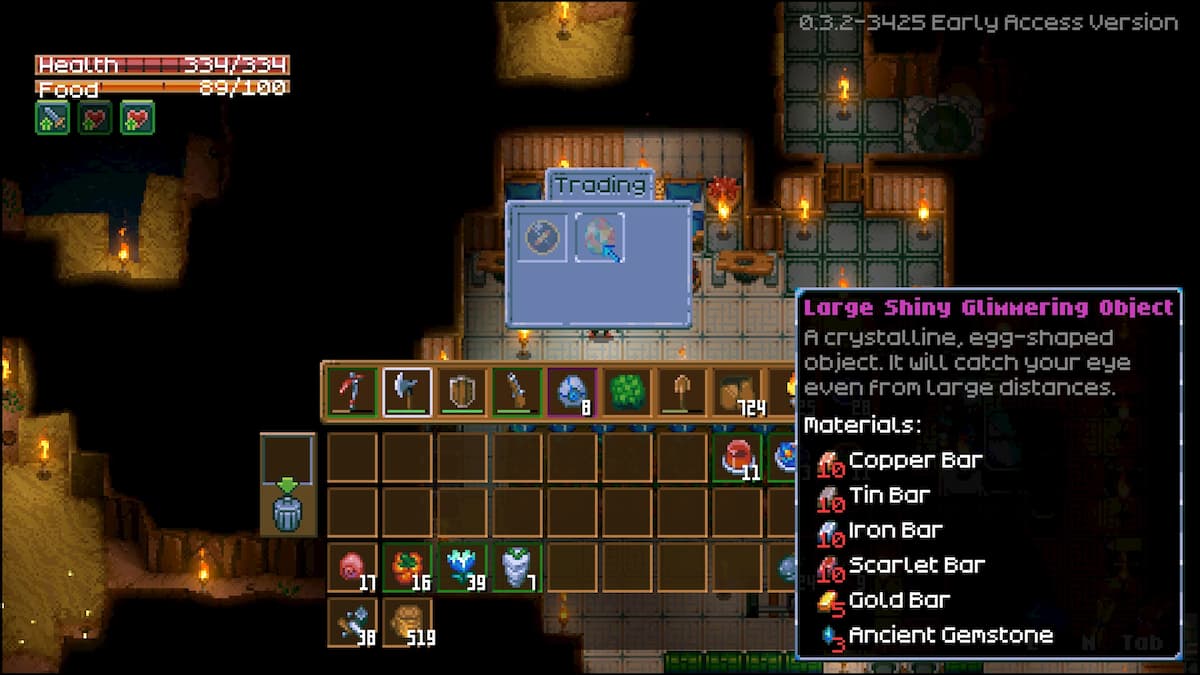Select the blue glow tulip stack of 39
Screen dimensions: 1200x675
point(462,568)
